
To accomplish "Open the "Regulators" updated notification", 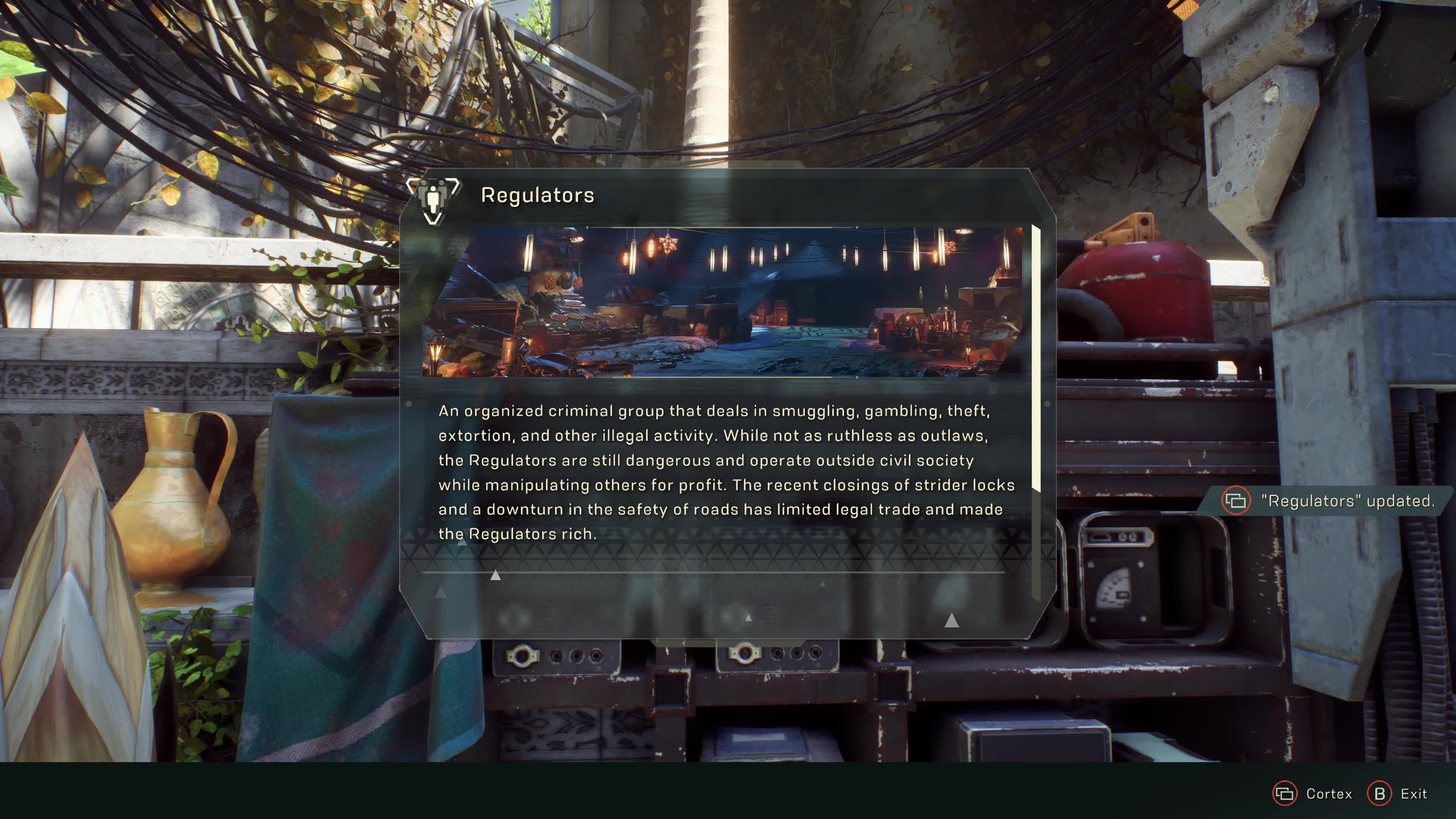I will [1328, 501].
